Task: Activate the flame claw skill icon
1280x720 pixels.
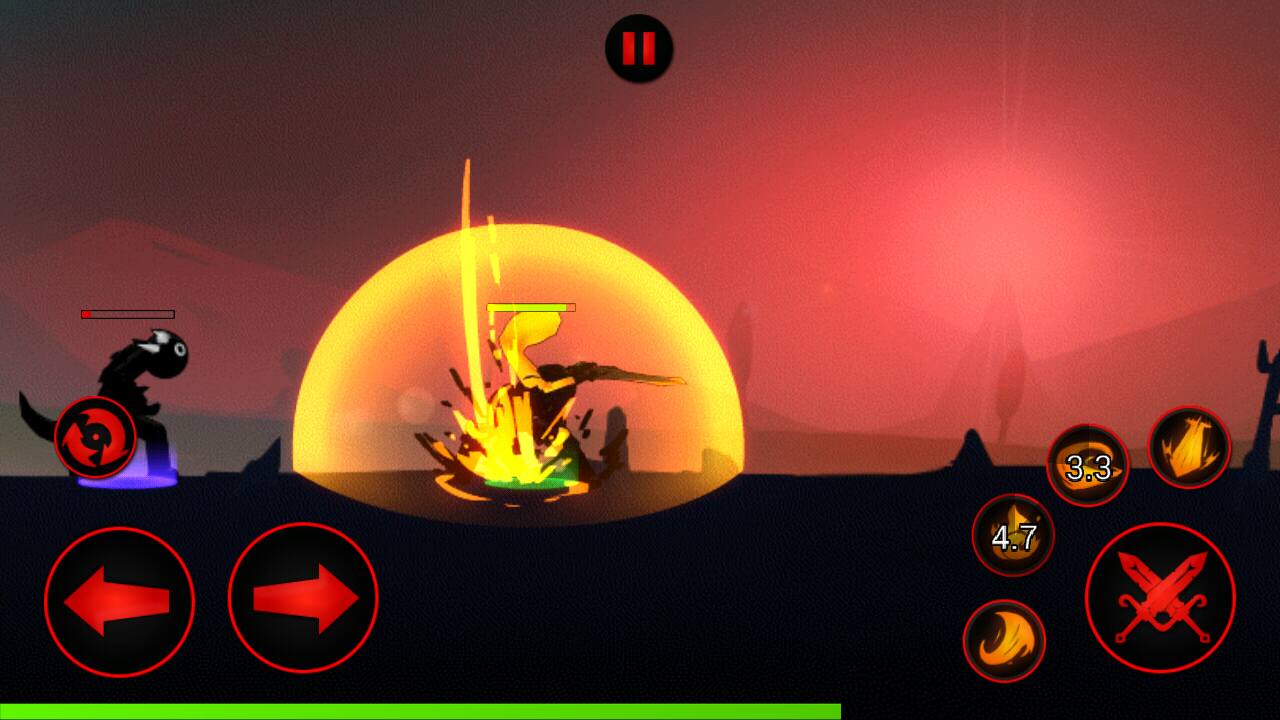Action: 1189,447
